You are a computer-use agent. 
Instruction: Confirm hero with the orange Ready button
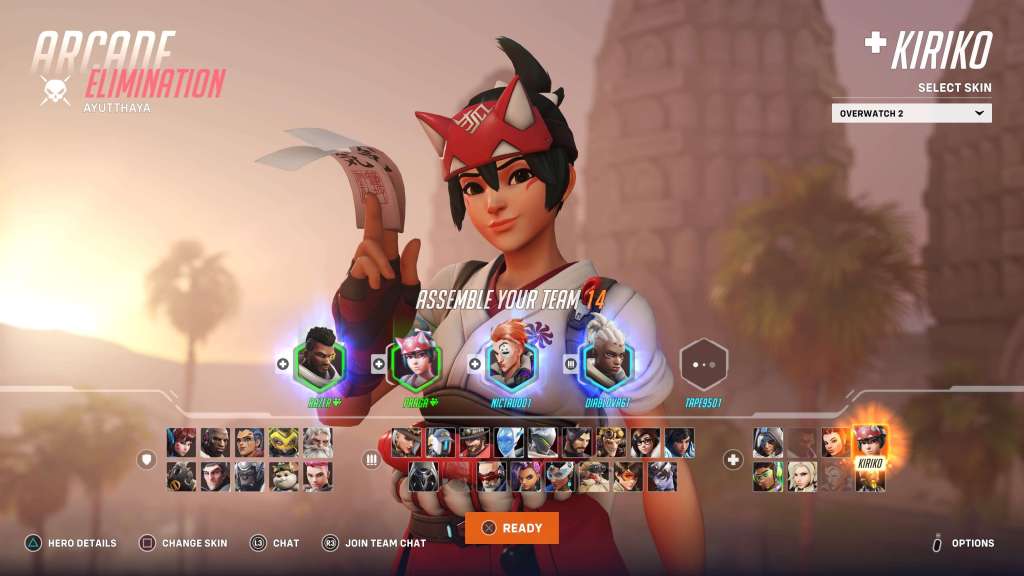coord(511,528)
